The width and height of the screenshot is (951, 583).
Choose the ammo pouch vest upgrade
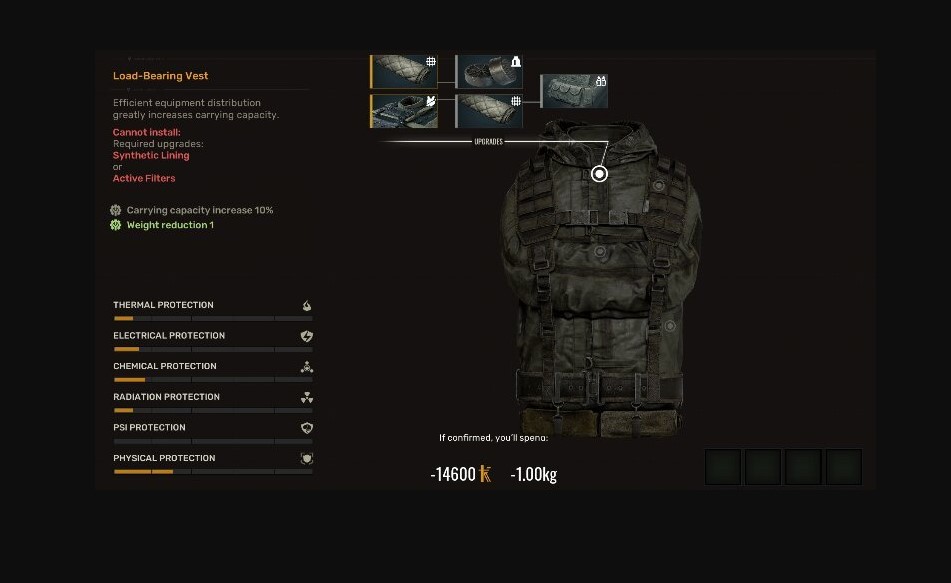(575, 91)
